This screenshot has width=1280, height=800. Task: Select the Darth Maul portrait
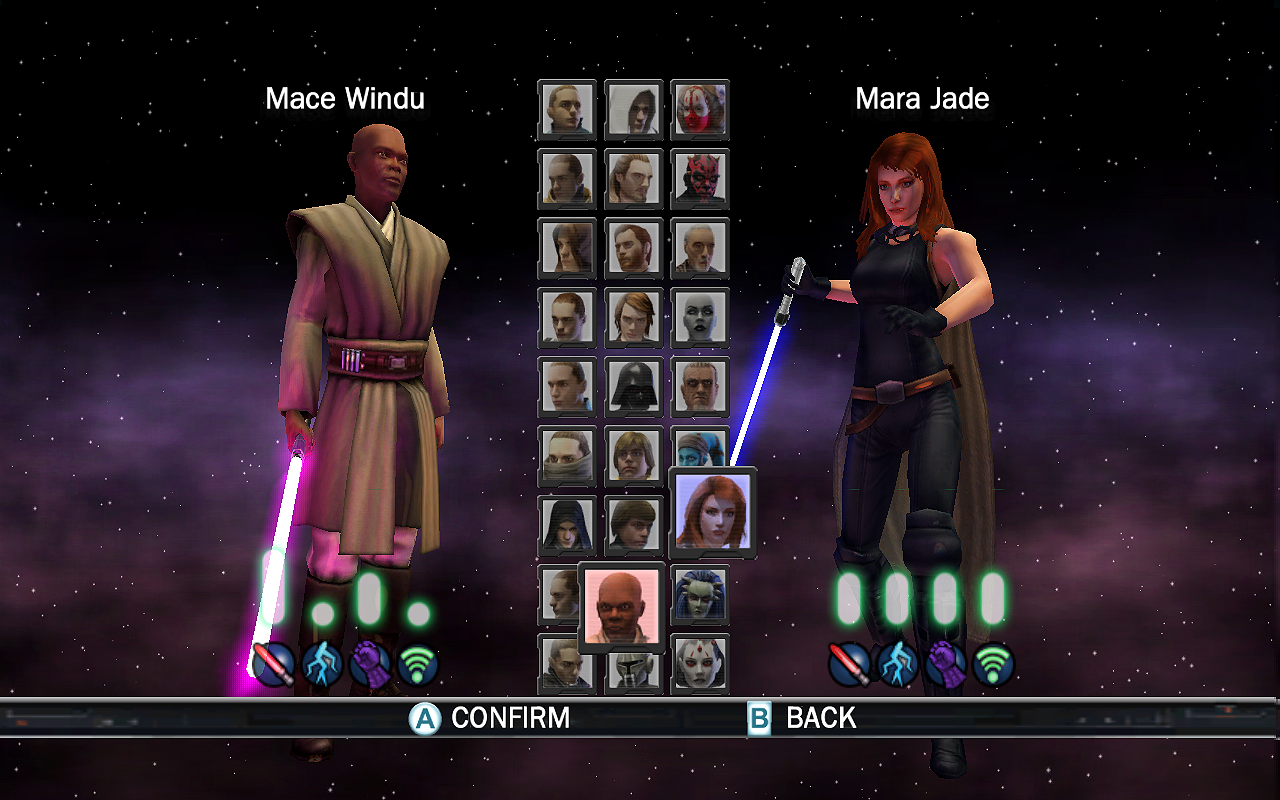coord(700,177)
